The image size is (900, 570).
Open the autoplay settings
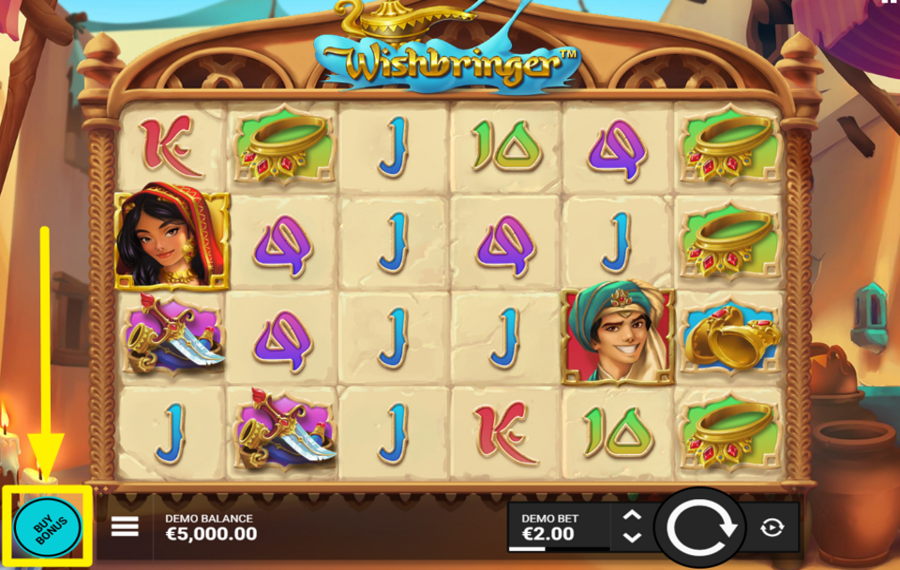point(772,527)
